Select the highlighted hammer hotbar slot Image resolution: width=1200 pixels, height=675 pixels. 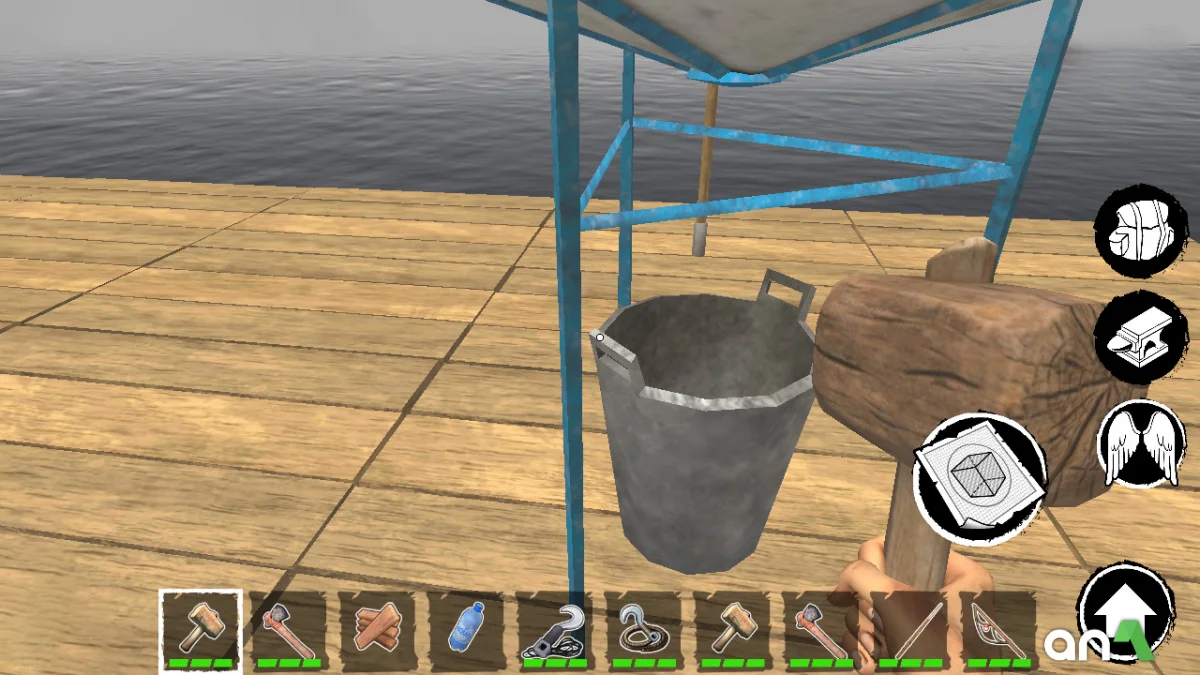tap(200, 630)
